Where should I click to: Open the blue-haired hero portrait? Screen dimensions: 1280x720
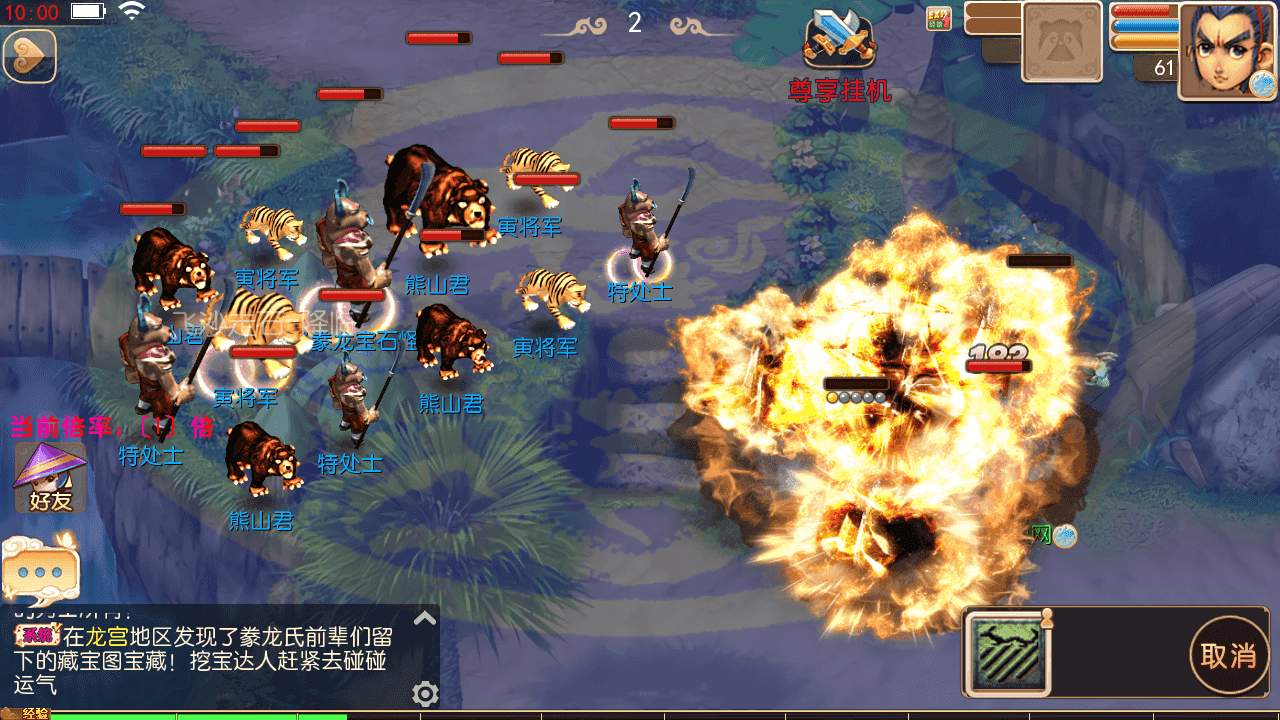click(1227, 50)
